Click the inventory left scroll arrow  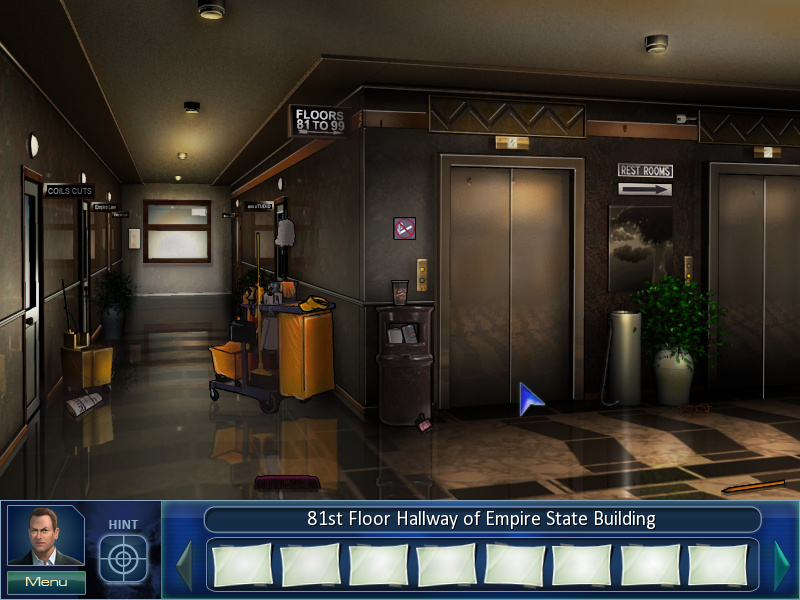point(184,565)
